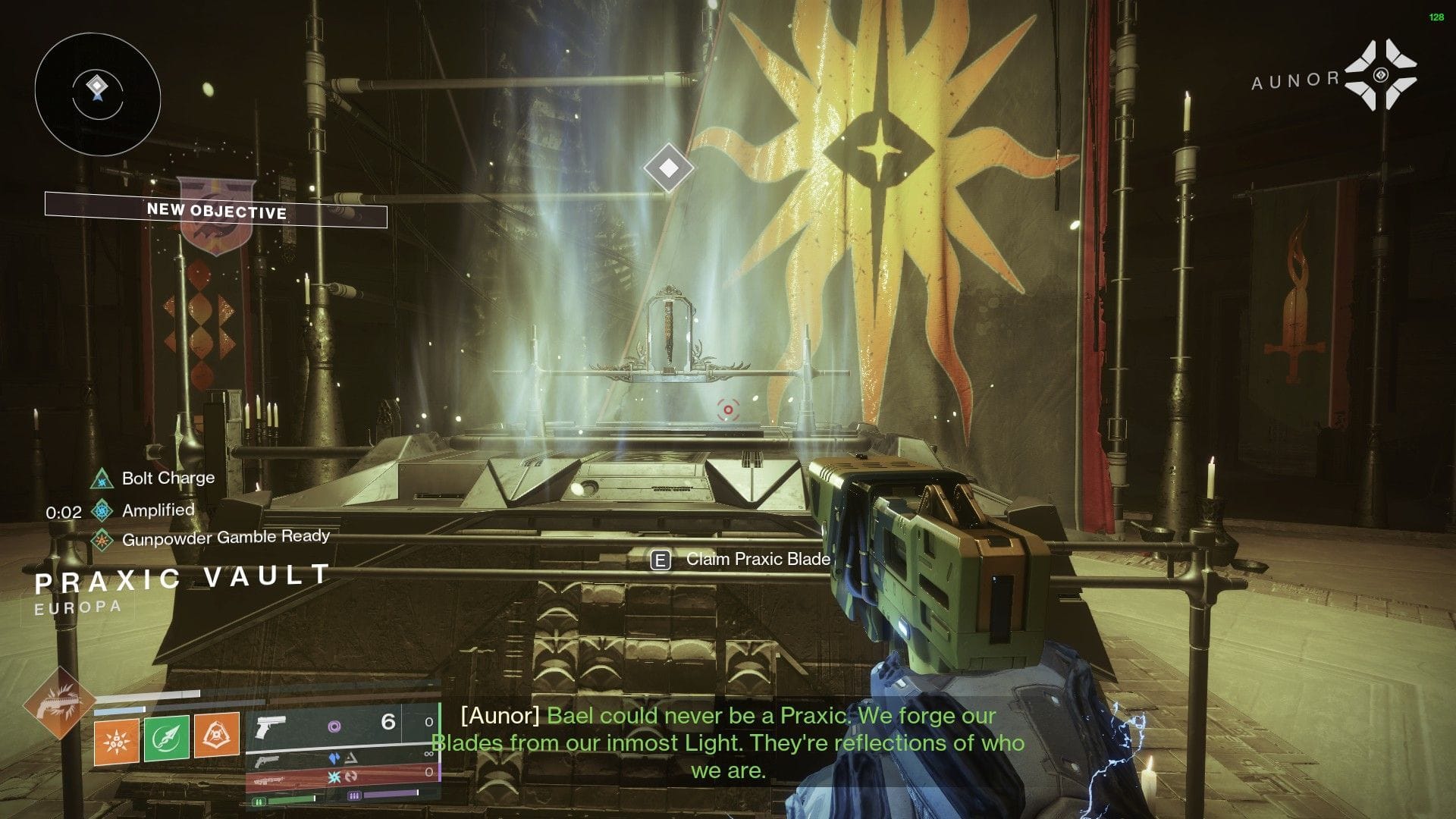
Task: Select the Gunpowder Gamble grenade ability icon
Action: (x=118, y=741)
